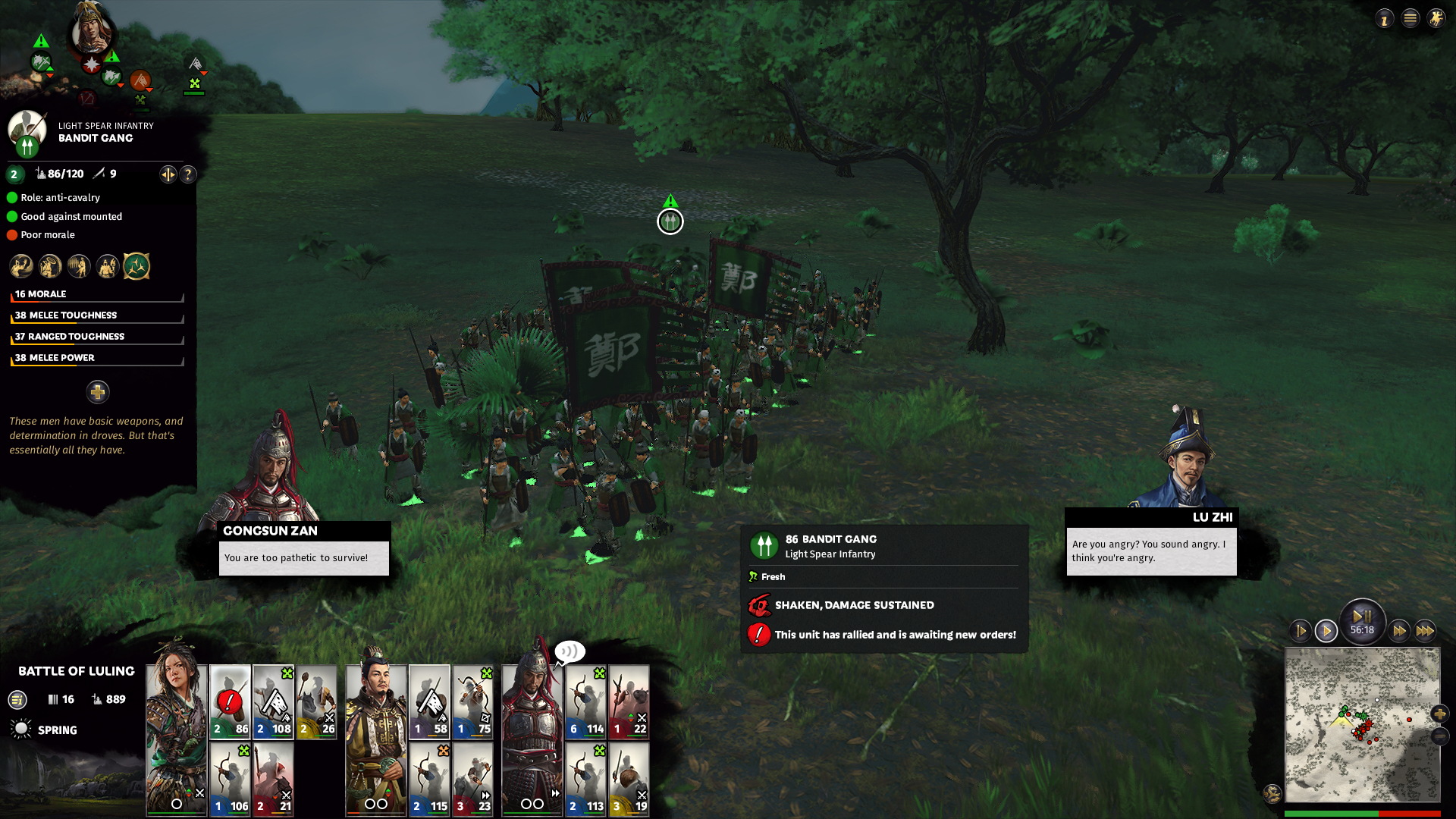The height and width of the screenshot is (819, 1456).
Task: Open unit help with the question mark
Action: point(188,174)
